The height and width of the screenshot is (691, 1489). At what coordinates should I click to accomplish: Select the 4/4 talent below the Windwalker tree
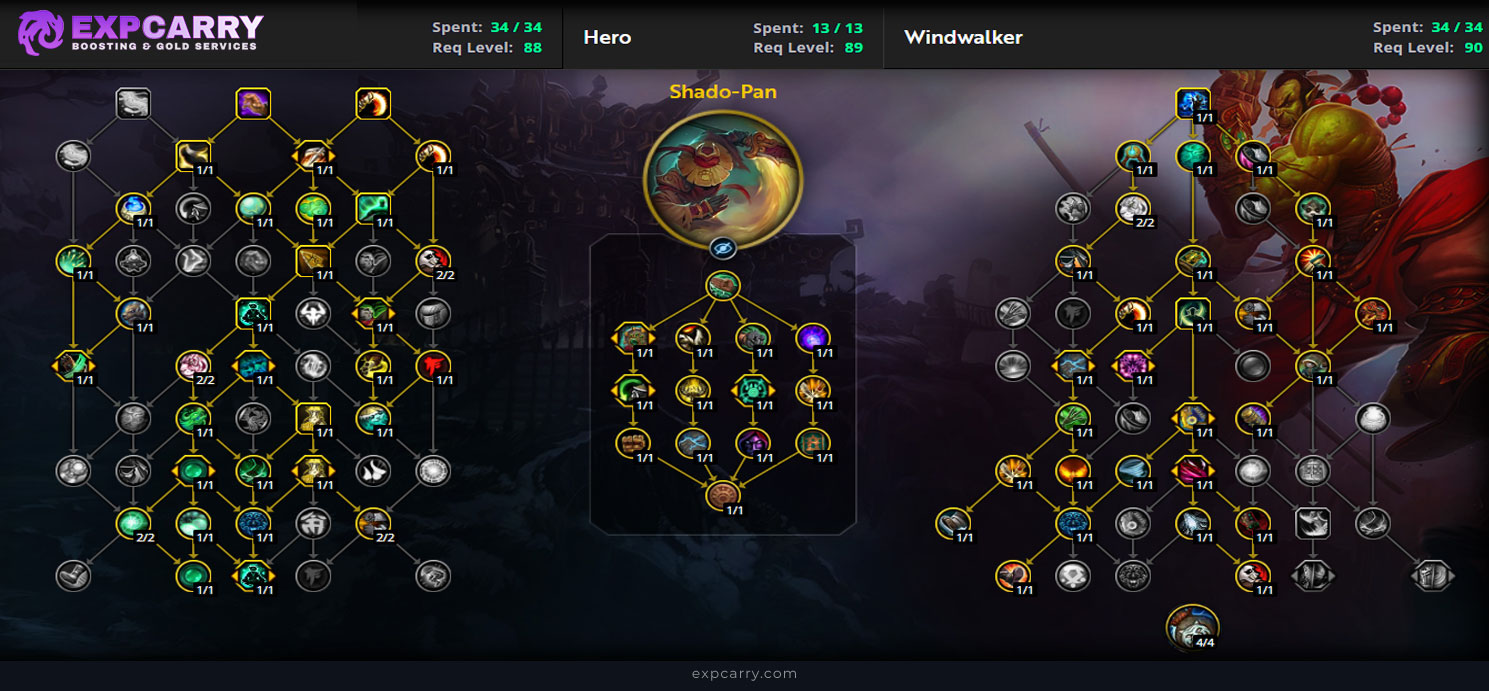(1192, 627)
